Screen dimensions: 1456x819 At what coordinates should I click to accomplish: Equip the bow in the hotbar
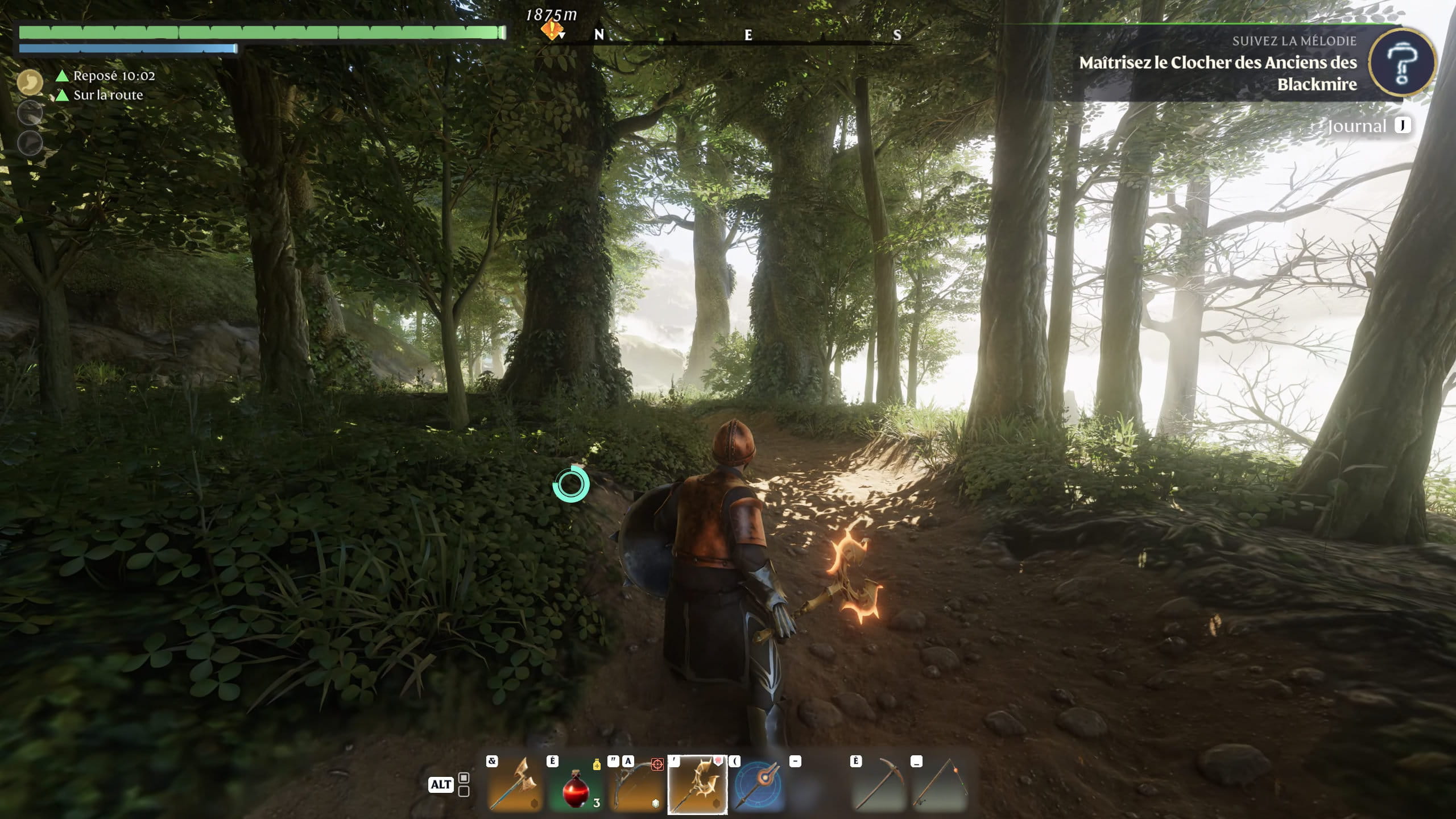(636, 785)
